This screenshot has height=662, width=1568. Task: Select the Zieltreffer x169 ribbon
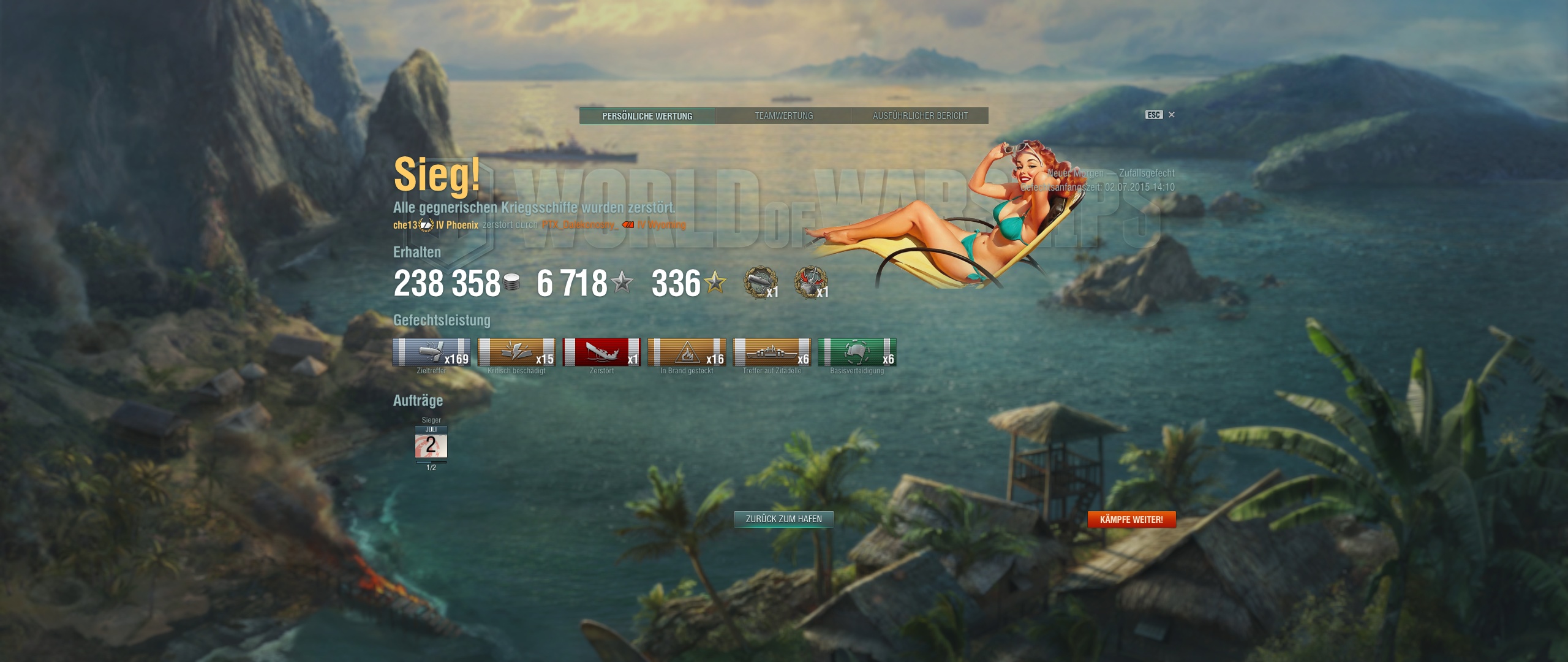coord(431,352)
